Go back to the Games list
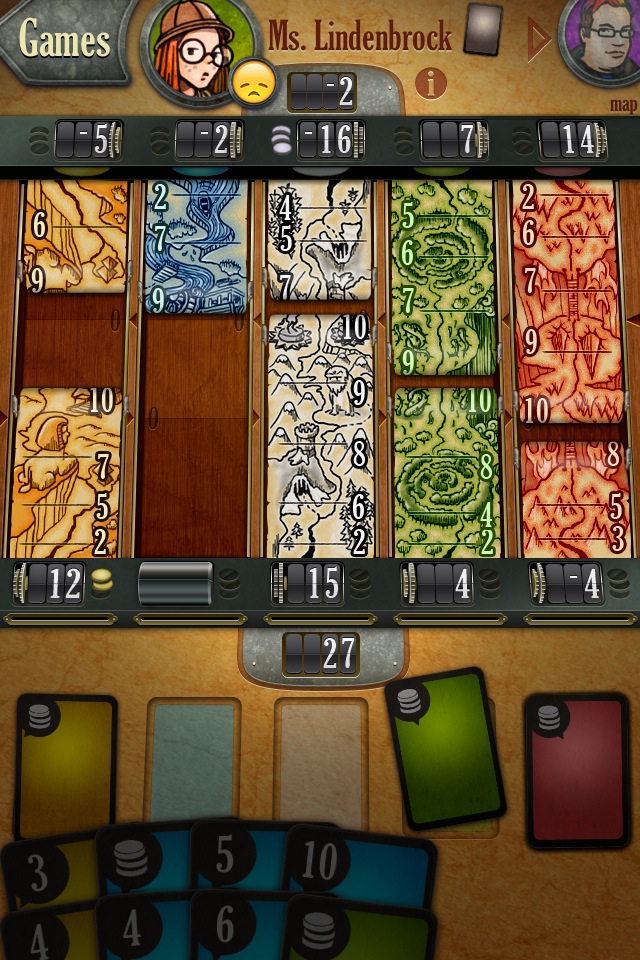Image resolution: width=640 pixels, height=960 pixels. (x=62, y=40)
